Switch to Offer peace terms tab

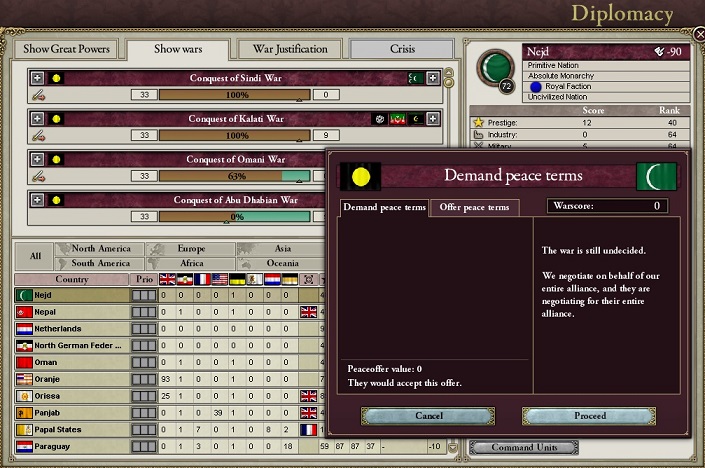[474, 207]
